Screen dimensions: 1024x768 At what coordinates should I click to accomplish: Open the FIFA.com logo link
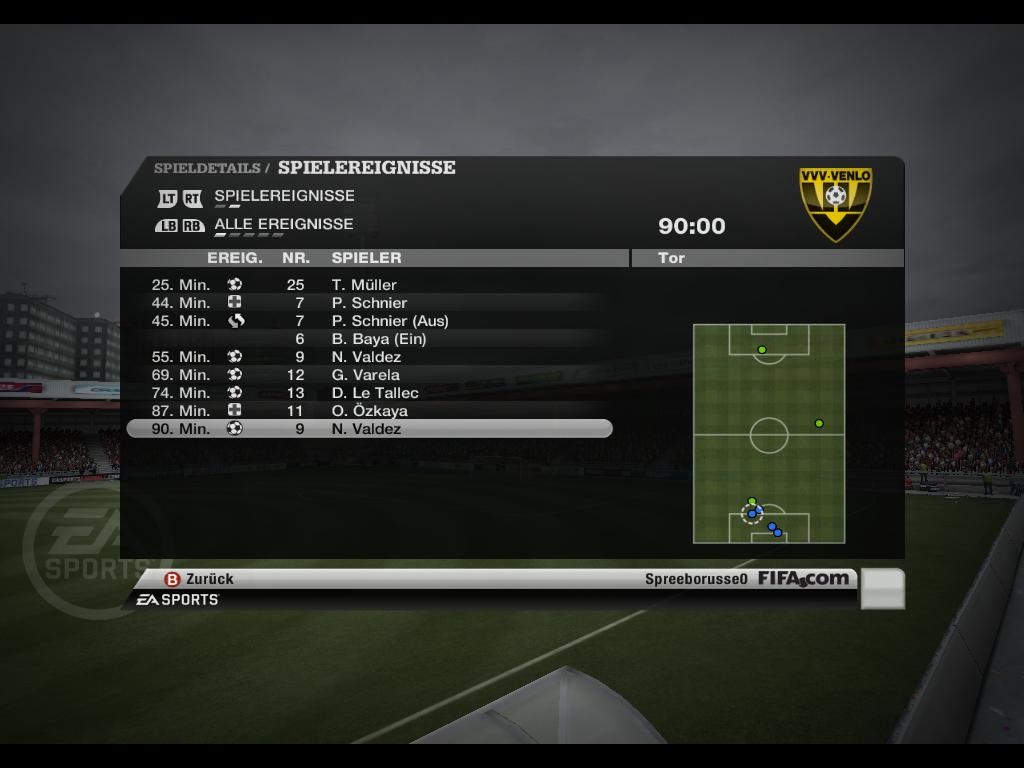(803, 578)
